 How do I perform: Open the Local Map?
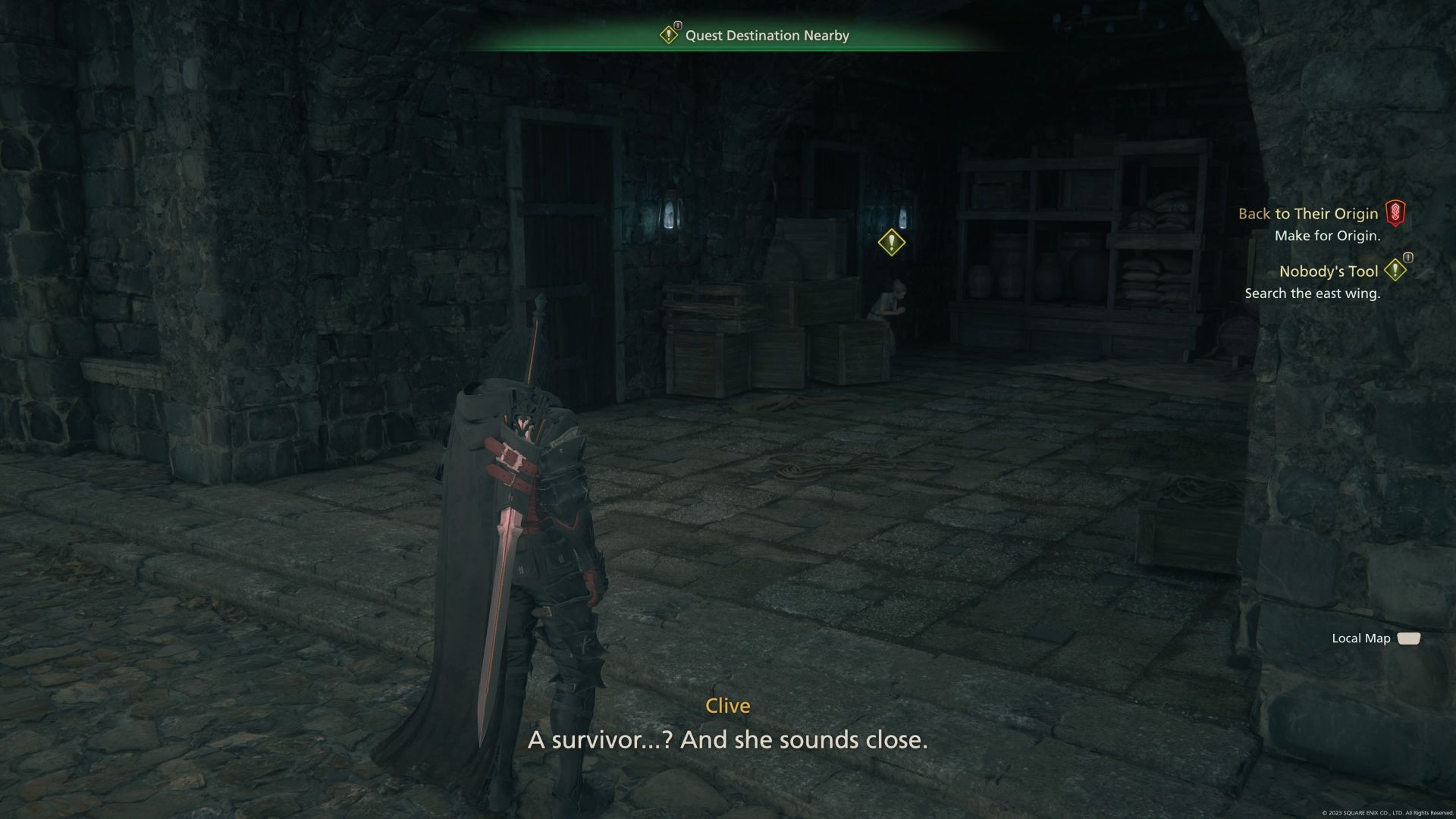[1375, 639]
